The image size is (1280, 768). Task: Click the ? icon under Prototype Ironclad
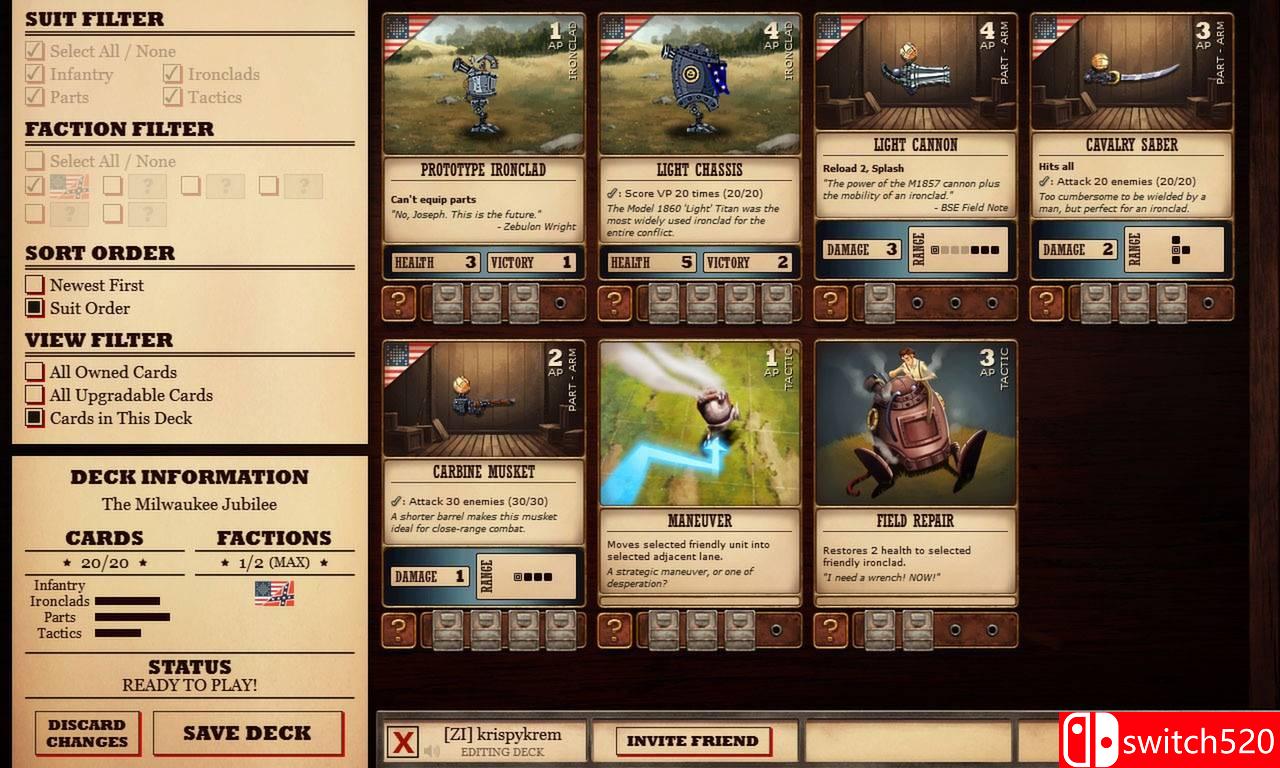pyautogui.click(x=399, y=302)
